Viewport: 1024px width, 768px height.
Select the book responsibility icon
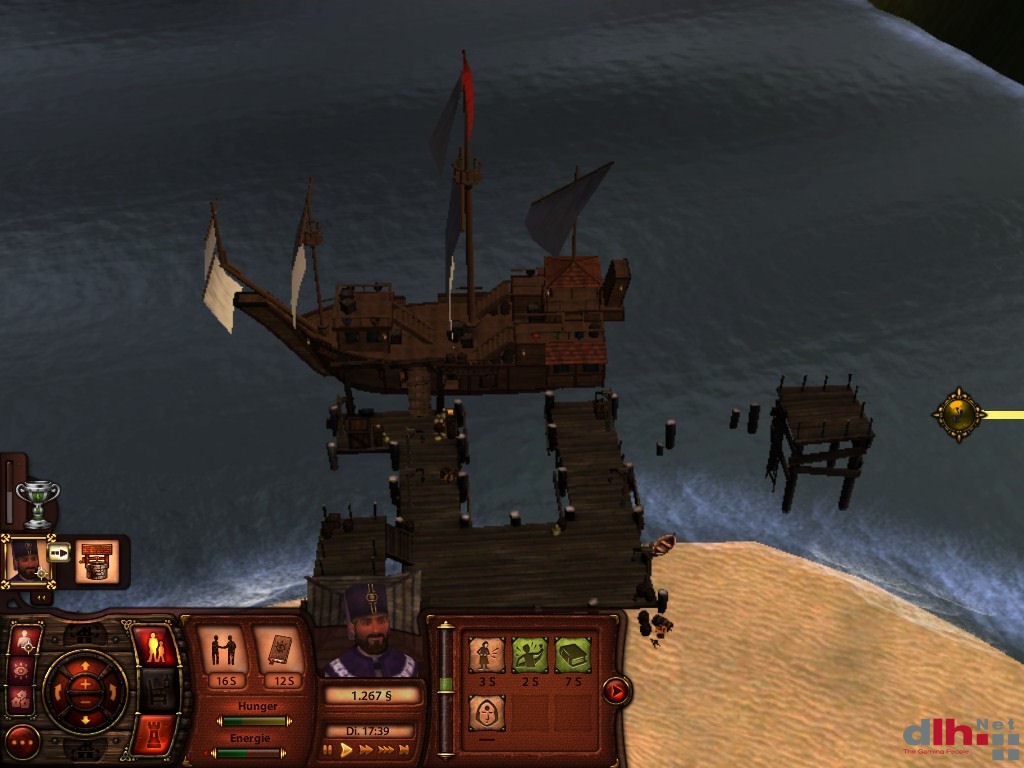pyautogui.click(x=279, y=650)
